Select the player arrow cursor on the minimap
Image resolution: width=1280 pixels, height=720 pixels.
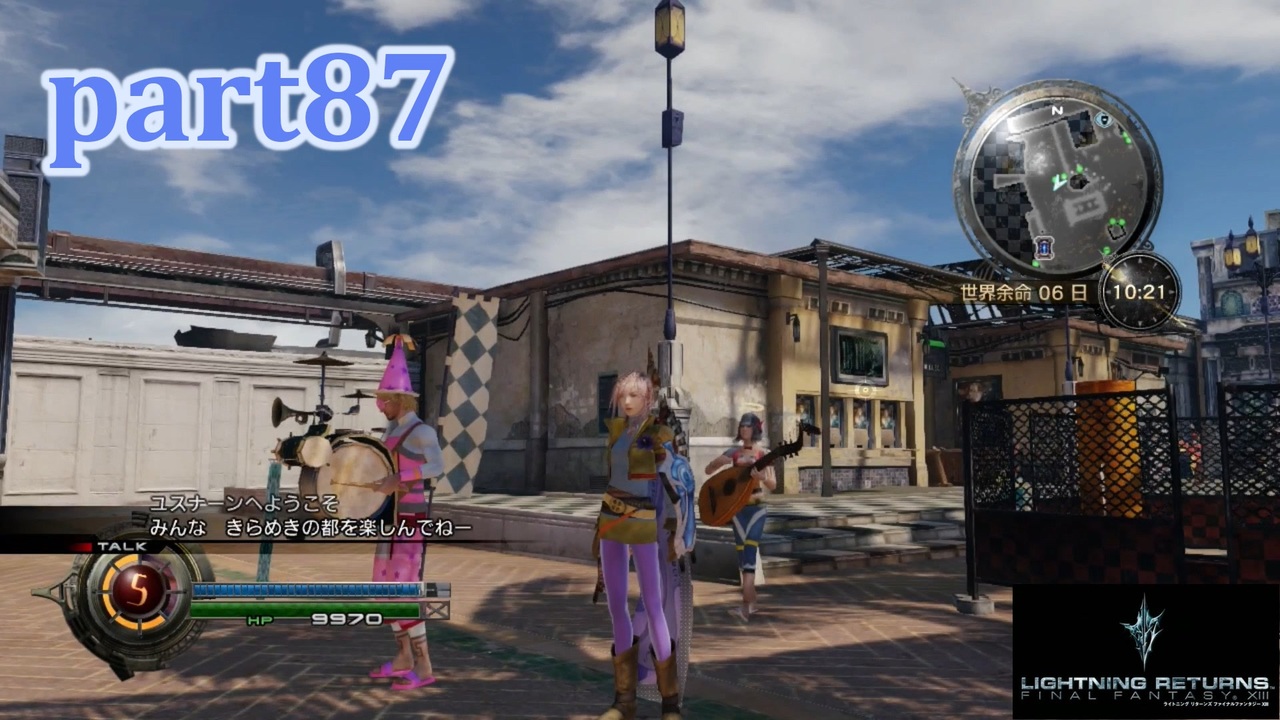pos(1057,182)
